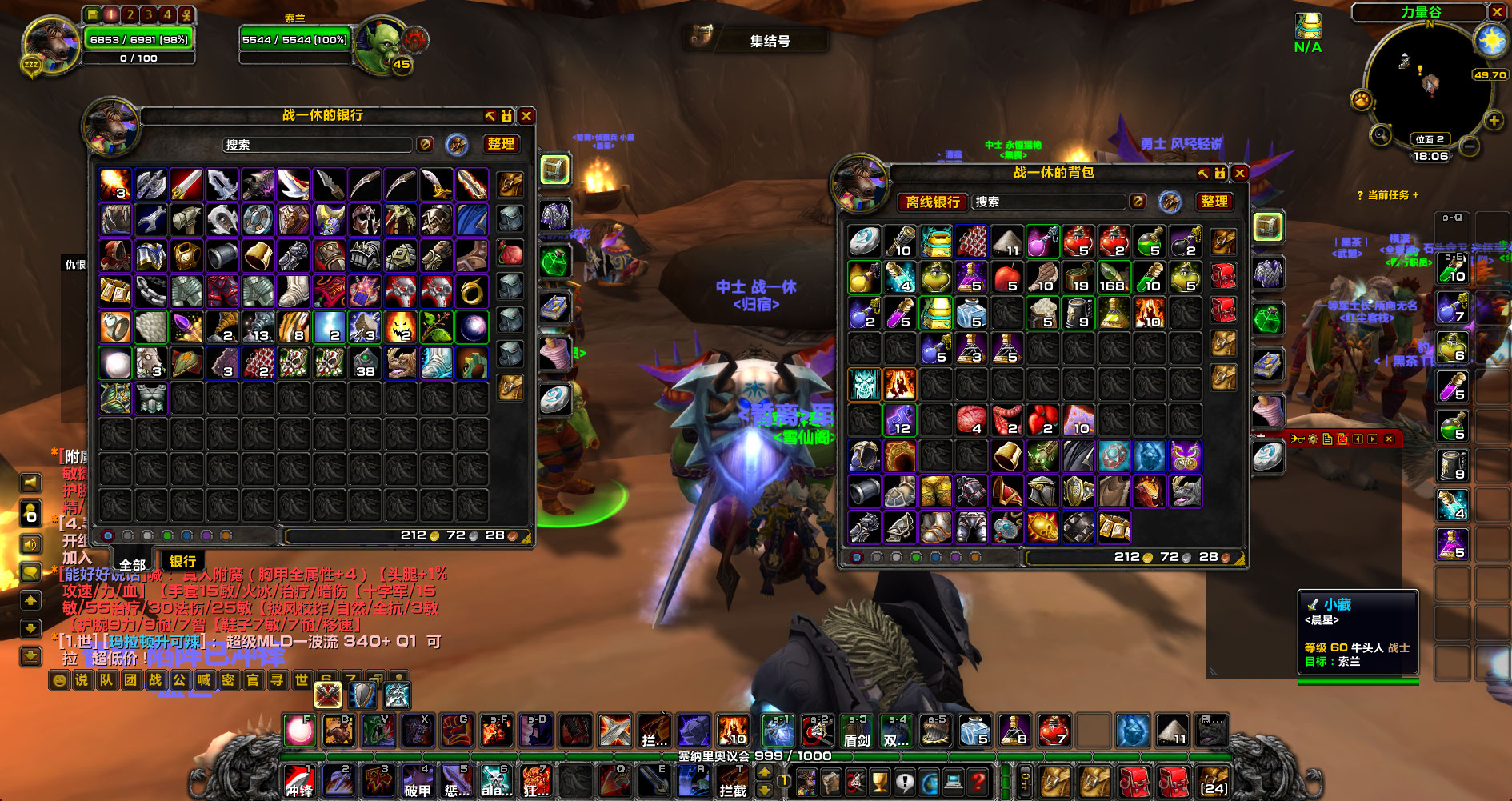Image resolution: width=1512 pixels, height=801 pixels.
Task: Open the 离线银行 offline bank
Action: (x=932, y=202)
